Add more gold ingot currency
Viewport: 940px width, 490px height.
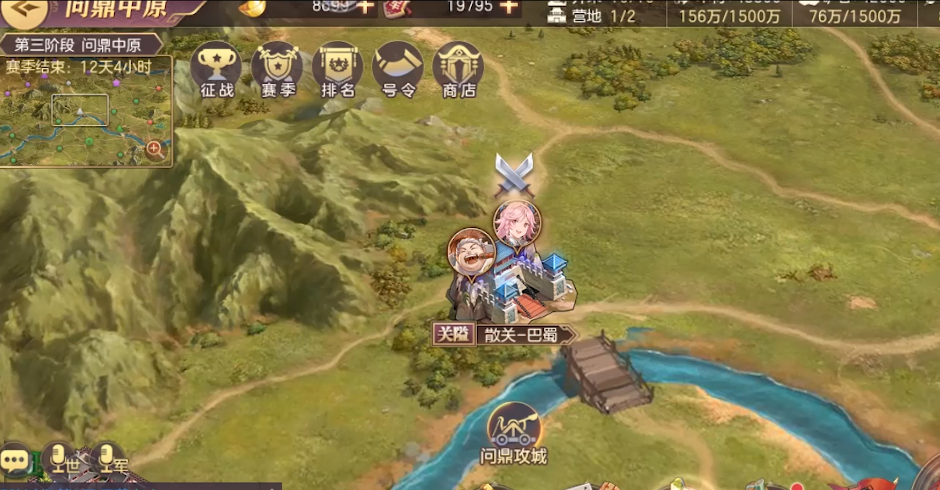click(x=365, y=7)
